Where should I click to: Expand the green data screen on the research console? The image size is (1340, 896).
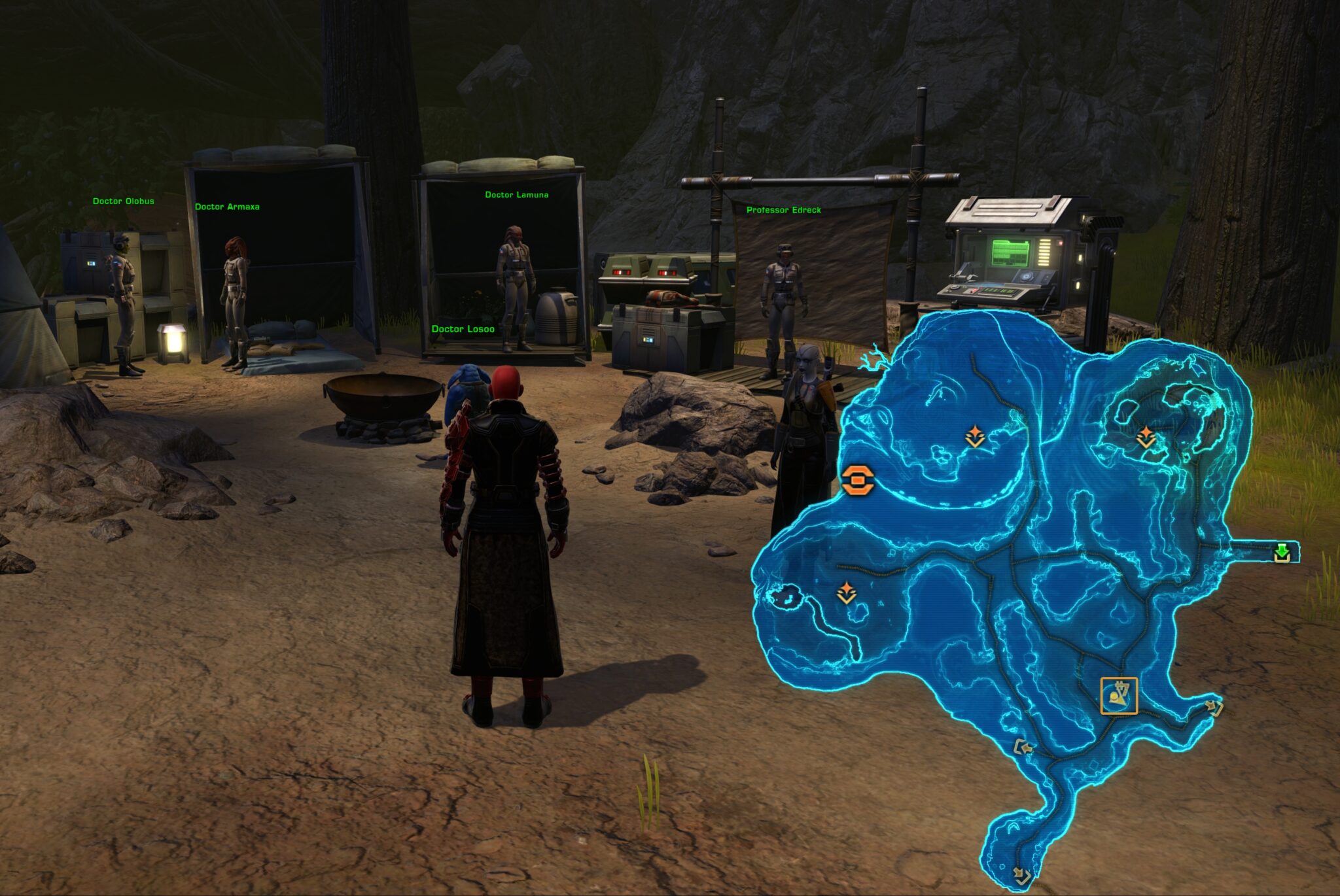pyautogui.click(x=1011, y=252)
